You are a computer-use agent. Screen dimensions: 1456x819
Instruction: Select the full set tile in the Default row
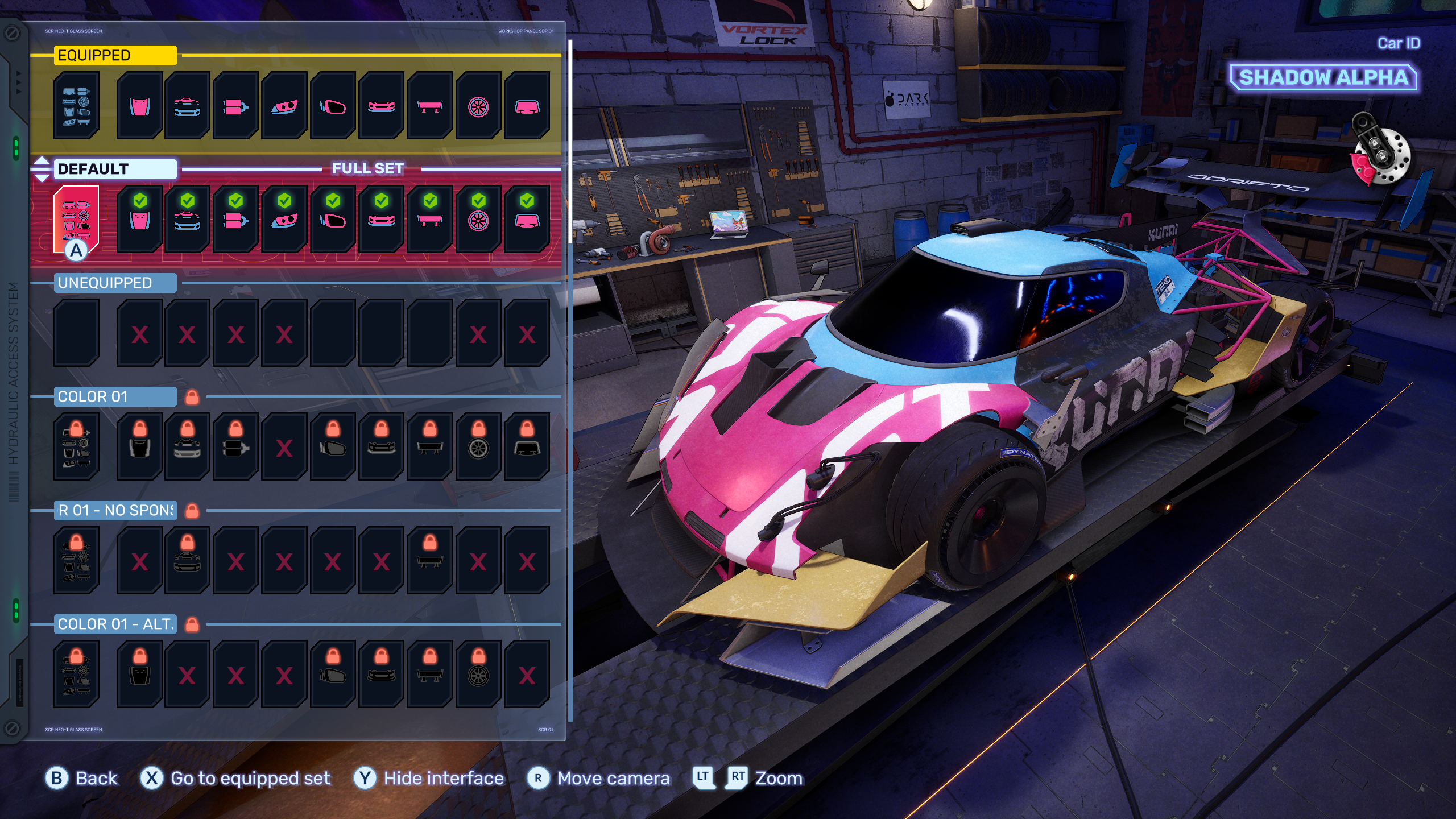pyautogui.click(x=76, y=219)
